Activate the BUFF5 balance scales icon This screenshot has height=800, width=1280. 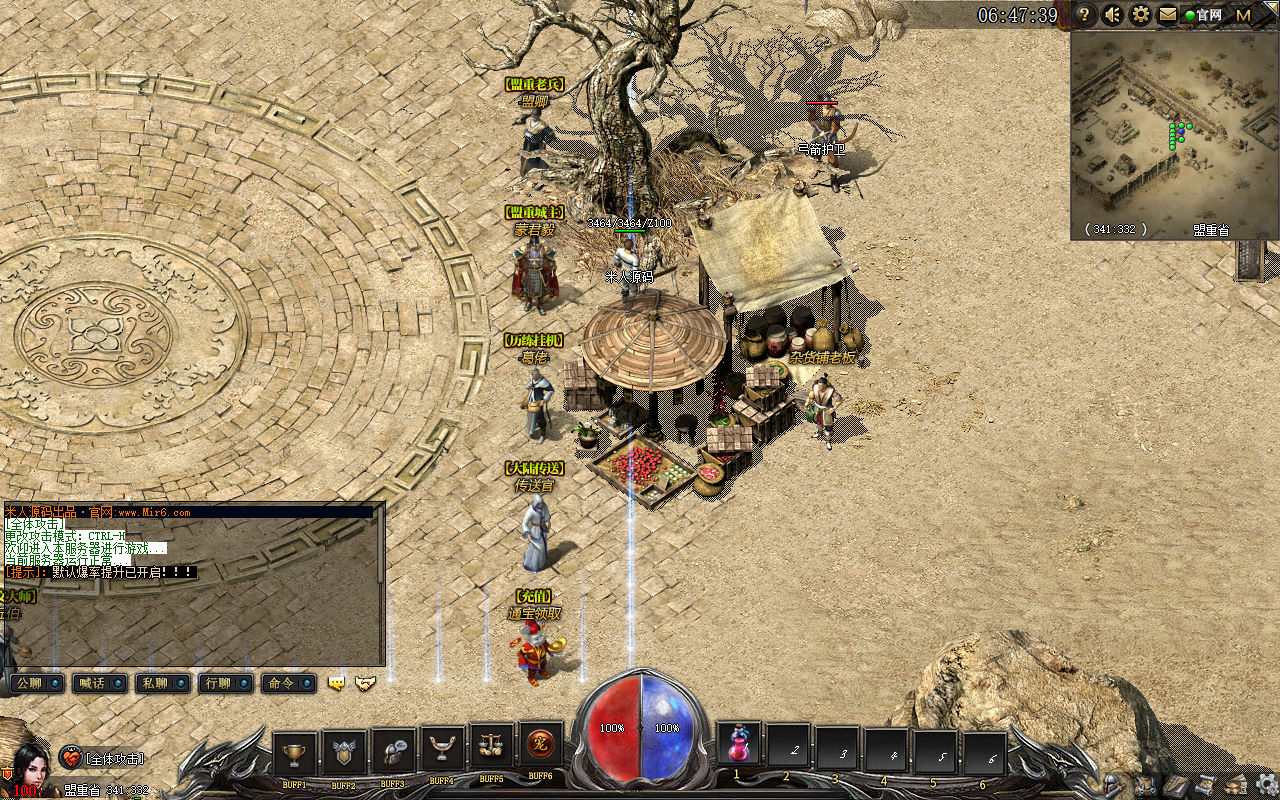pos(491,747)
